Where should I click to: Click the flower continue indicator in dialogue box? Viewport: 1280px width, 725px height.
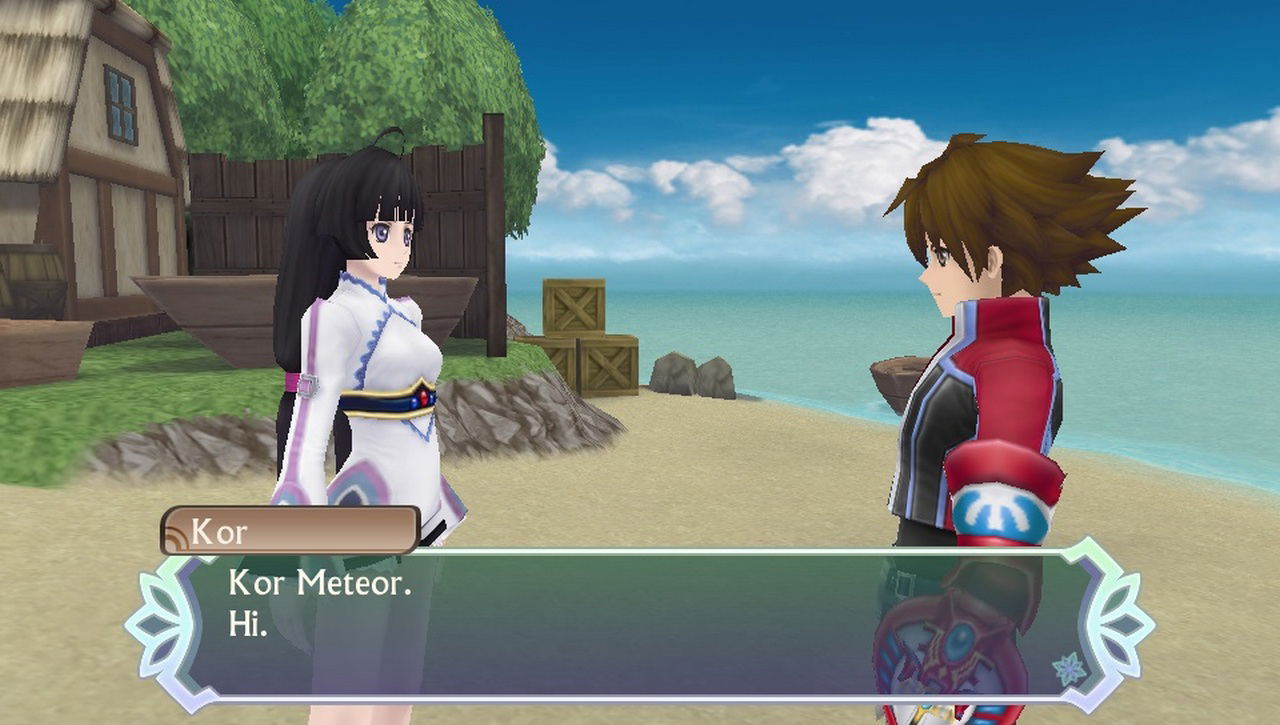[x=1070, y=667]
